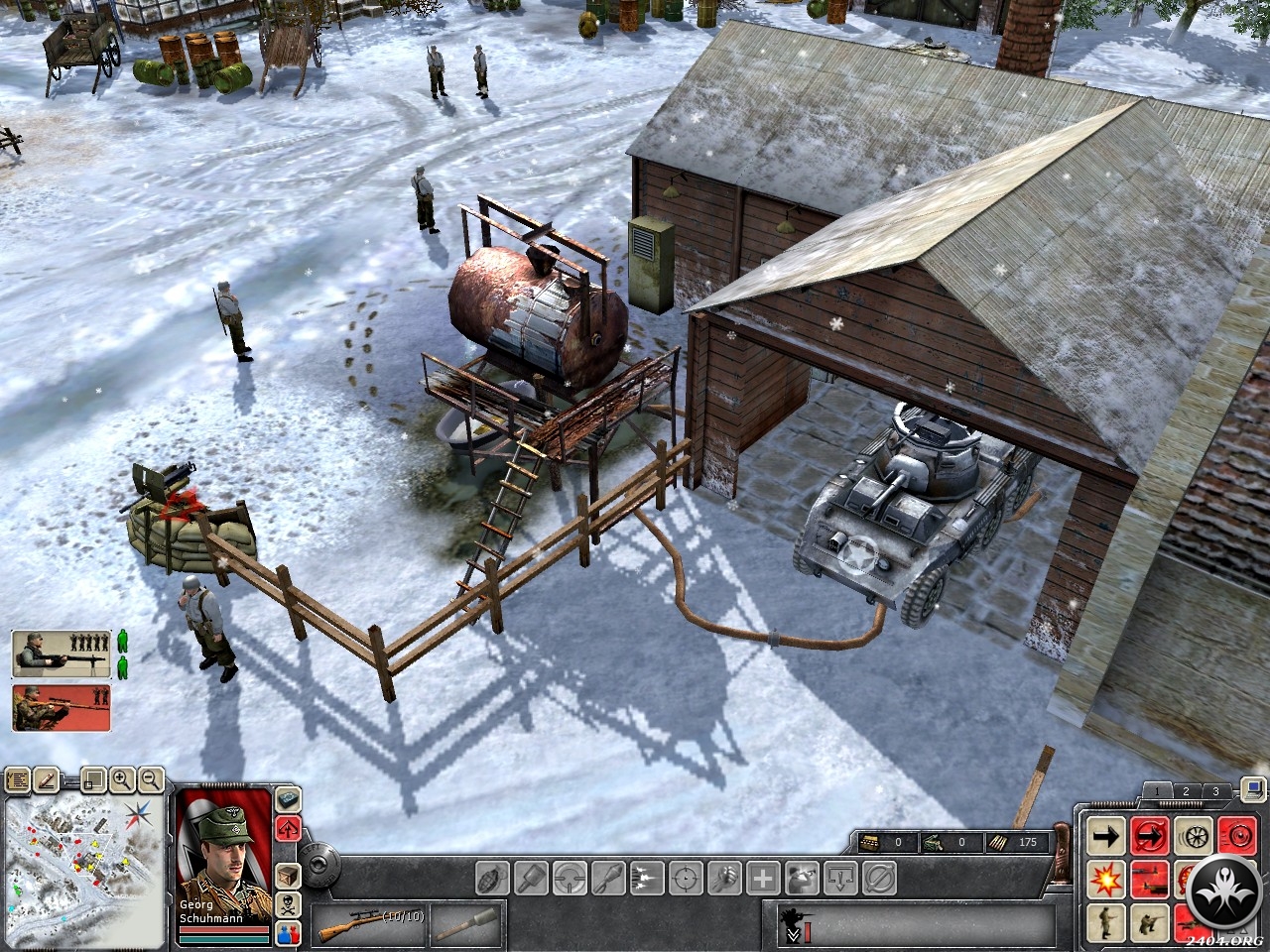Choose the hand grenade action
Viewport: 1270px width, 952px height.
(x=493, y=878)
